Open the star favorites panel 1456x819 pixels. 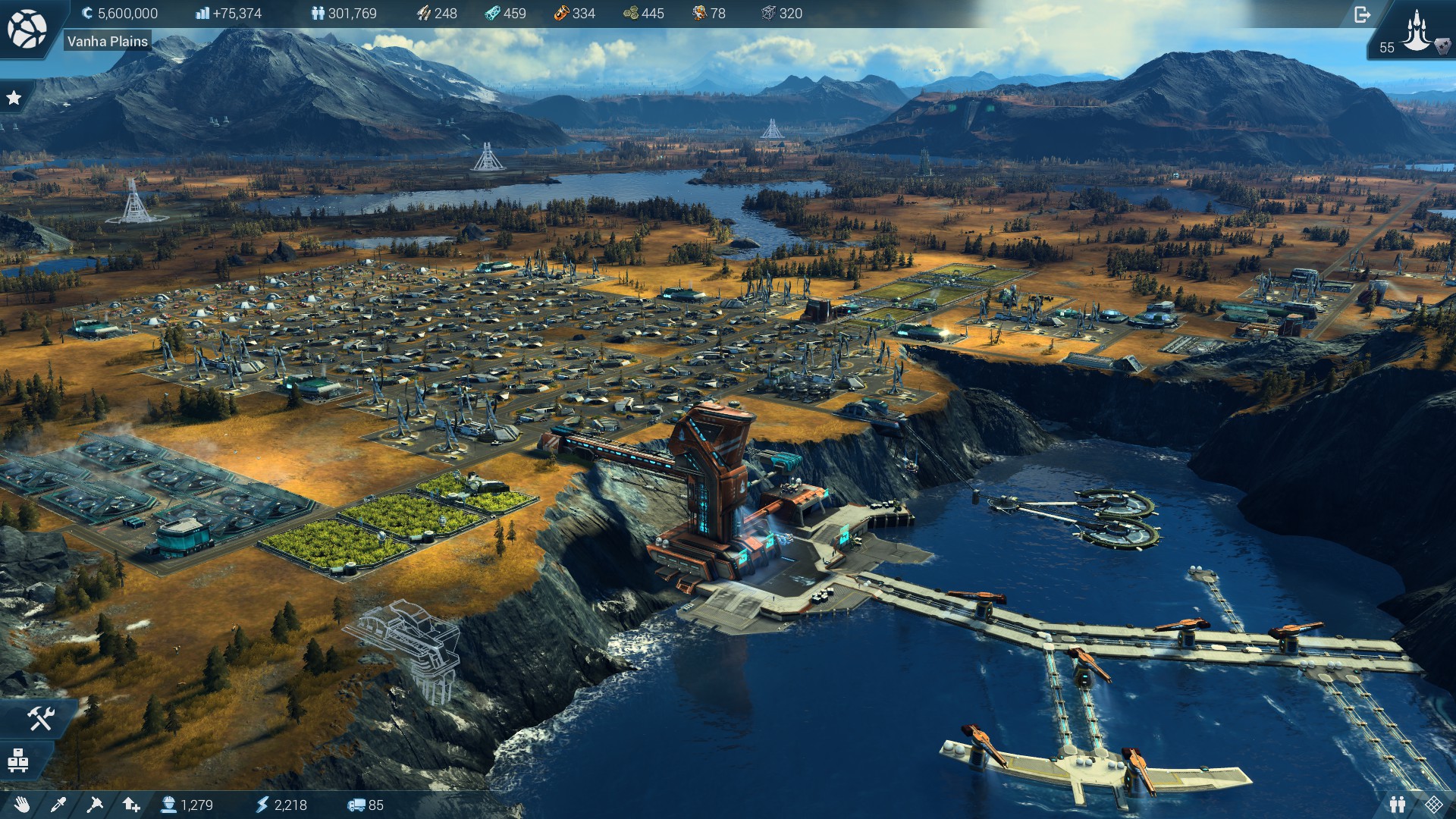pyautogui.click(x=14, y=98)
